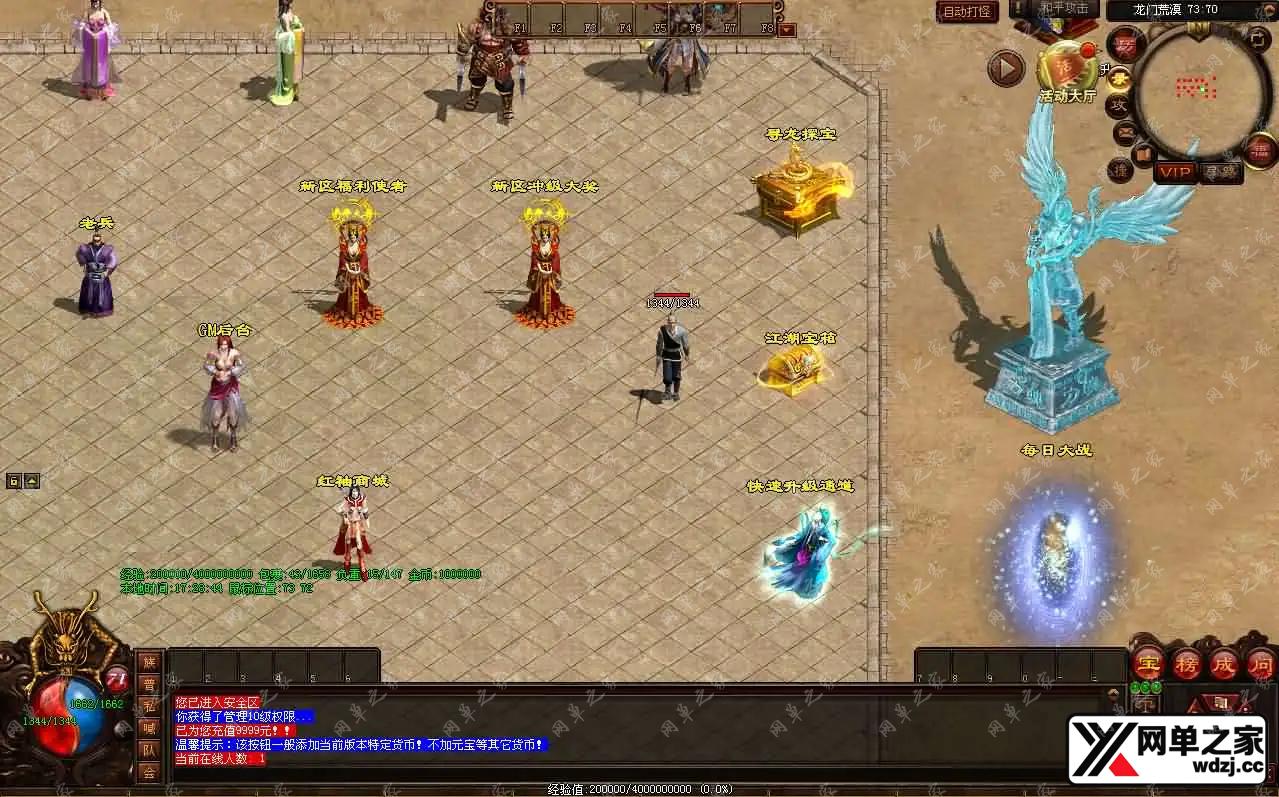Click the 攻 round button beside minimap
1279x797 pixels.
click(x=1118, y=104)
